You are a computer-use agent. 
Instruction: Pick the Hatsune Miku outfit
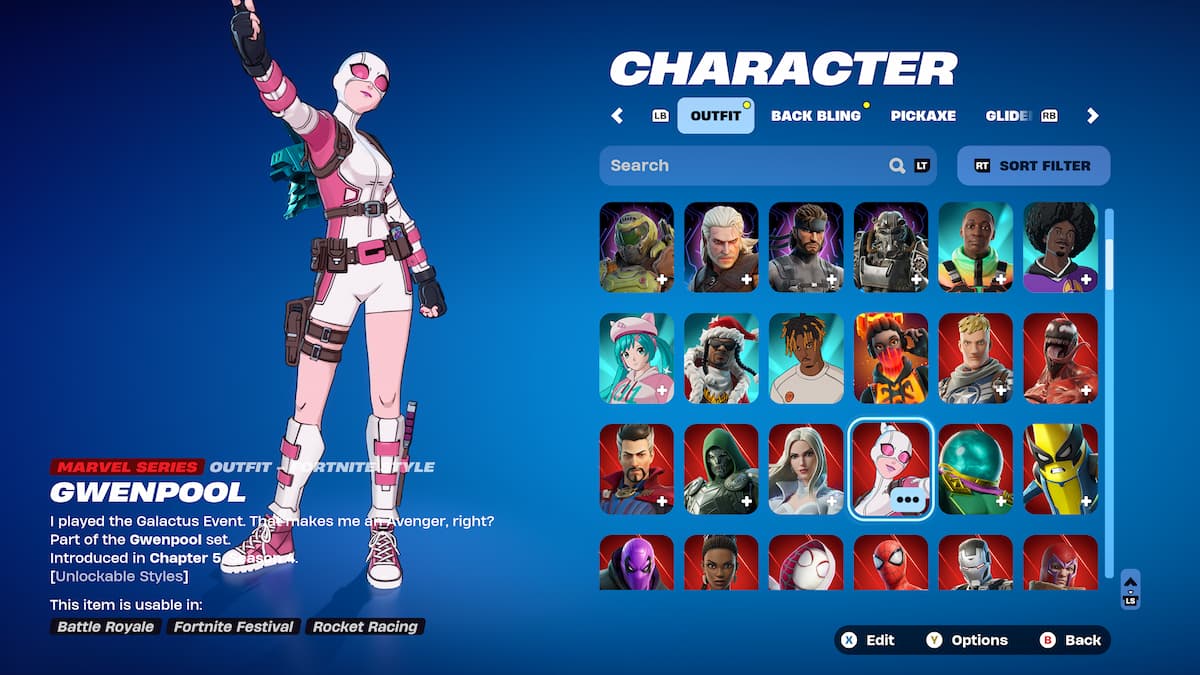(636, 359)
